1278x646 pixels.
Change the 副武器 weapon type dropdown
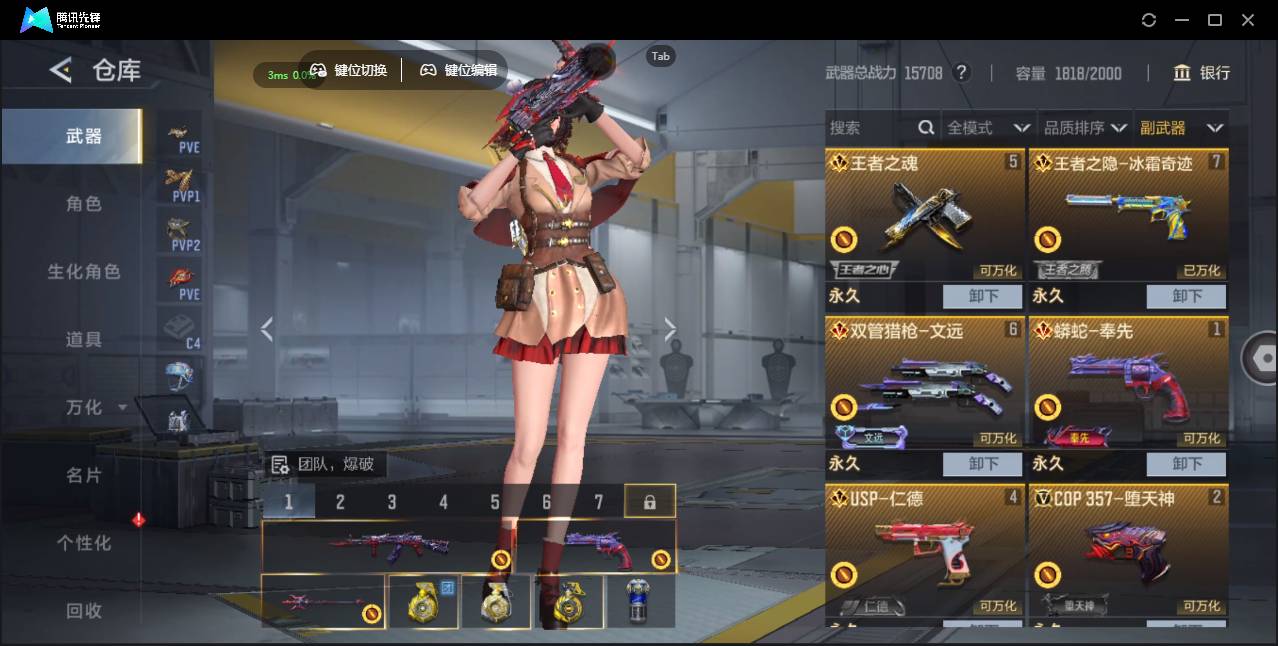point(1181,128)
